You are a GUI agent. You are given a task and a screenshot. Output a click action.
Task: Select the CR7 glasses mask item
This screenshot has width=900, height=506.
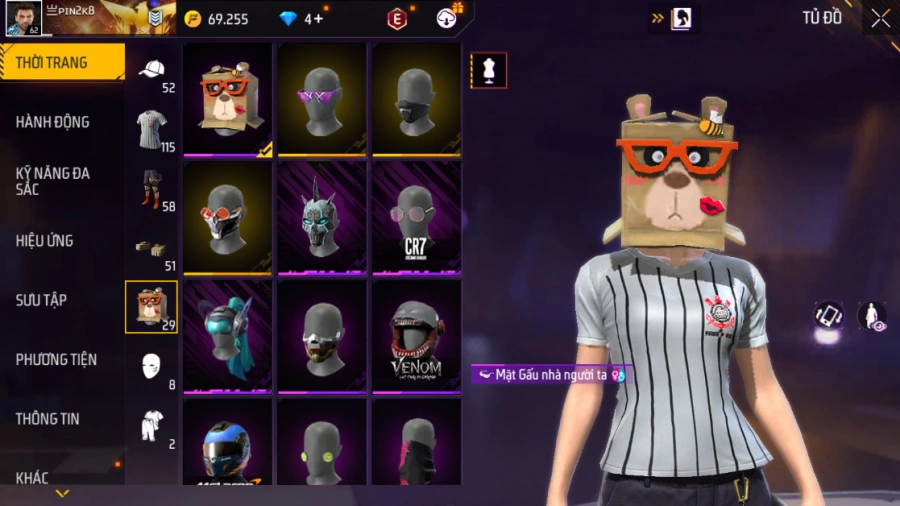point(416,218)
